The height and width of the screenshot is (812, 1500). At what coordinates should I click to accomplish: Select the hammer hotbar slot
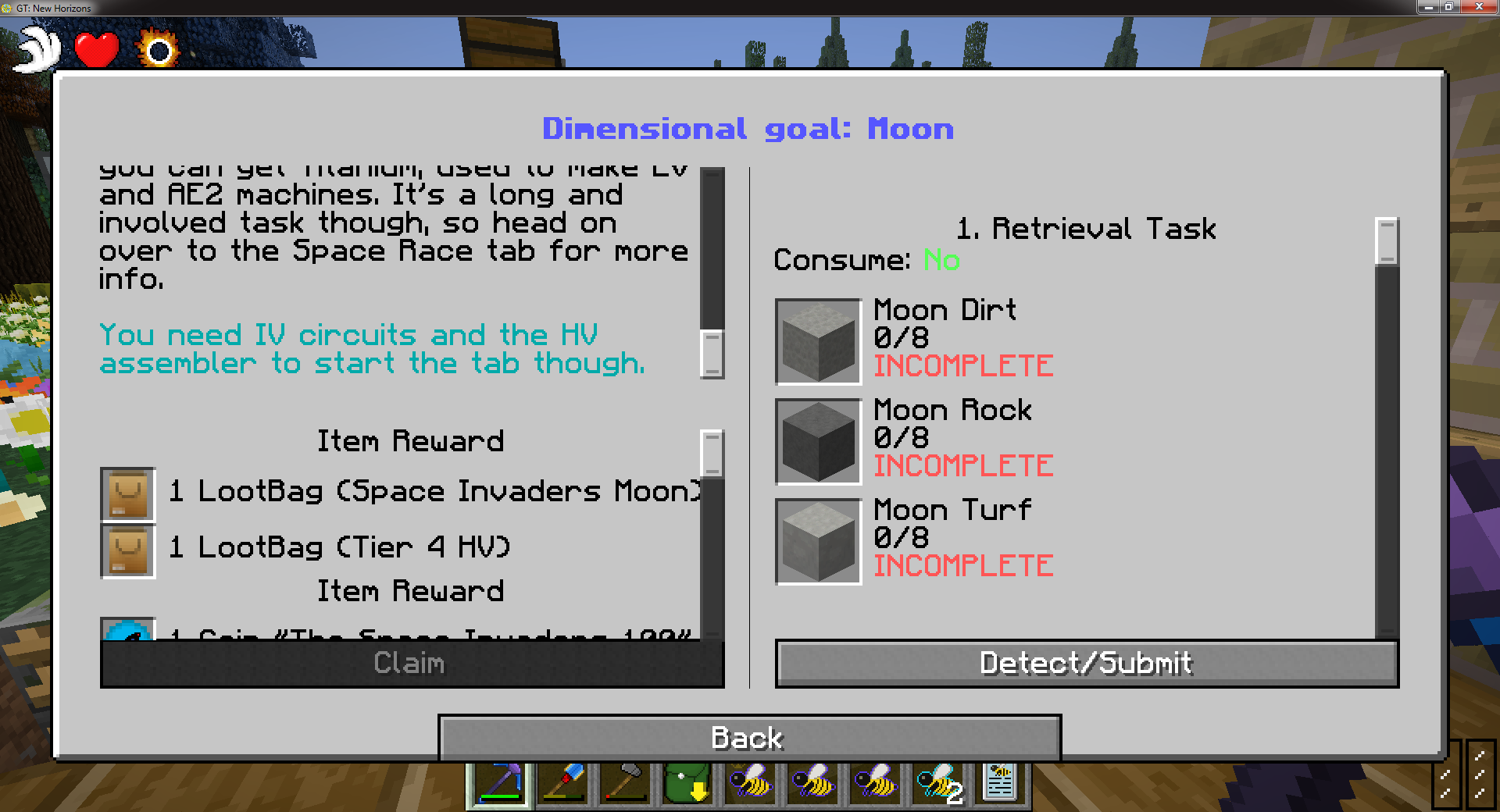click(x=625, y=783)
